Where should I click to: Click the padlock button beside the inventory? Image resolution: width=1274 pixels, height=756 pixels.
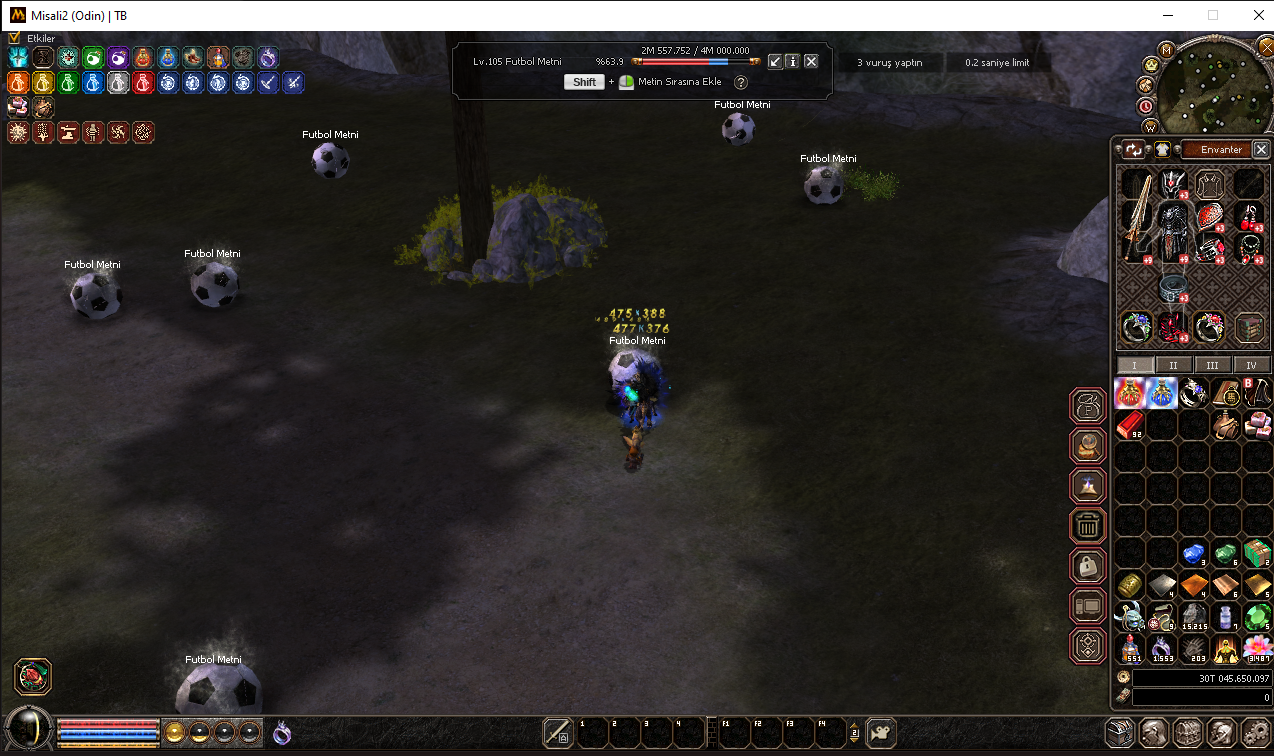(x=1087, y=566)
